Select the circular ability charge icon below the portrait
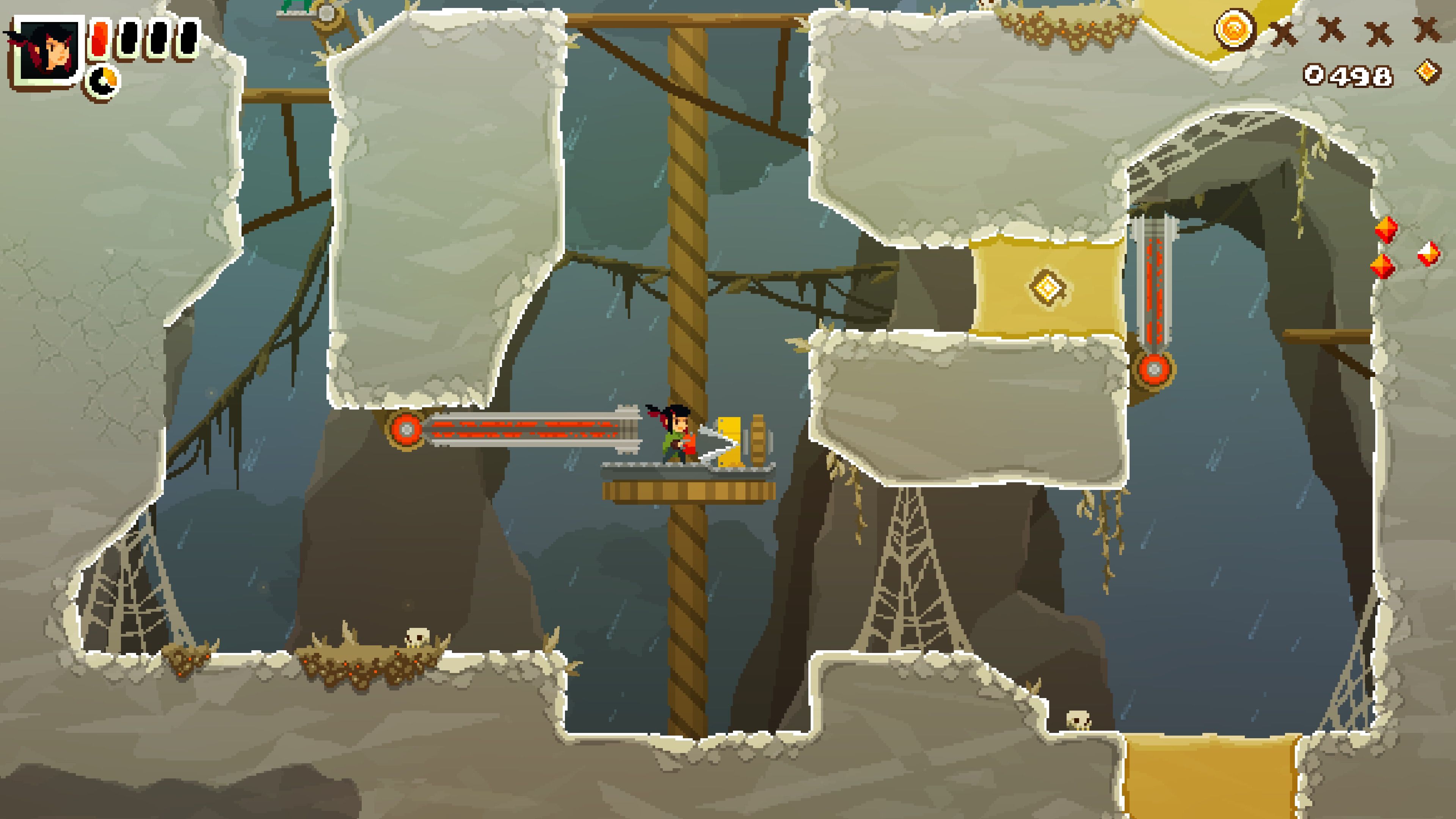This screenshot has height=819, width=1456. click(x=104, y=80)
